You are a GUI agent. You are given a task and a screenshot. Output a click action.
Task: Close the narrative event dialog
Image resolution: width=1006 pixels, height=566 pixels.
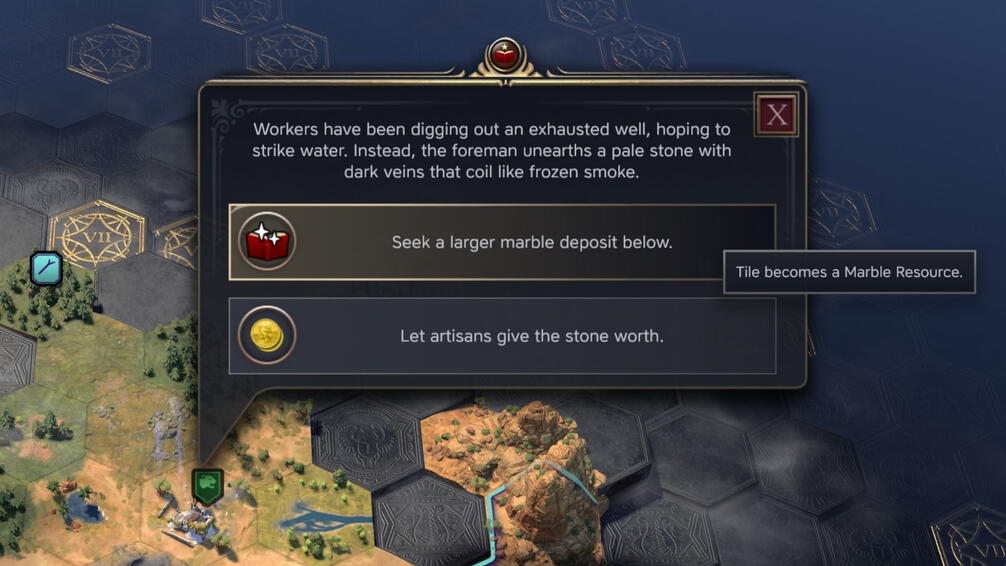coord(776,115)
